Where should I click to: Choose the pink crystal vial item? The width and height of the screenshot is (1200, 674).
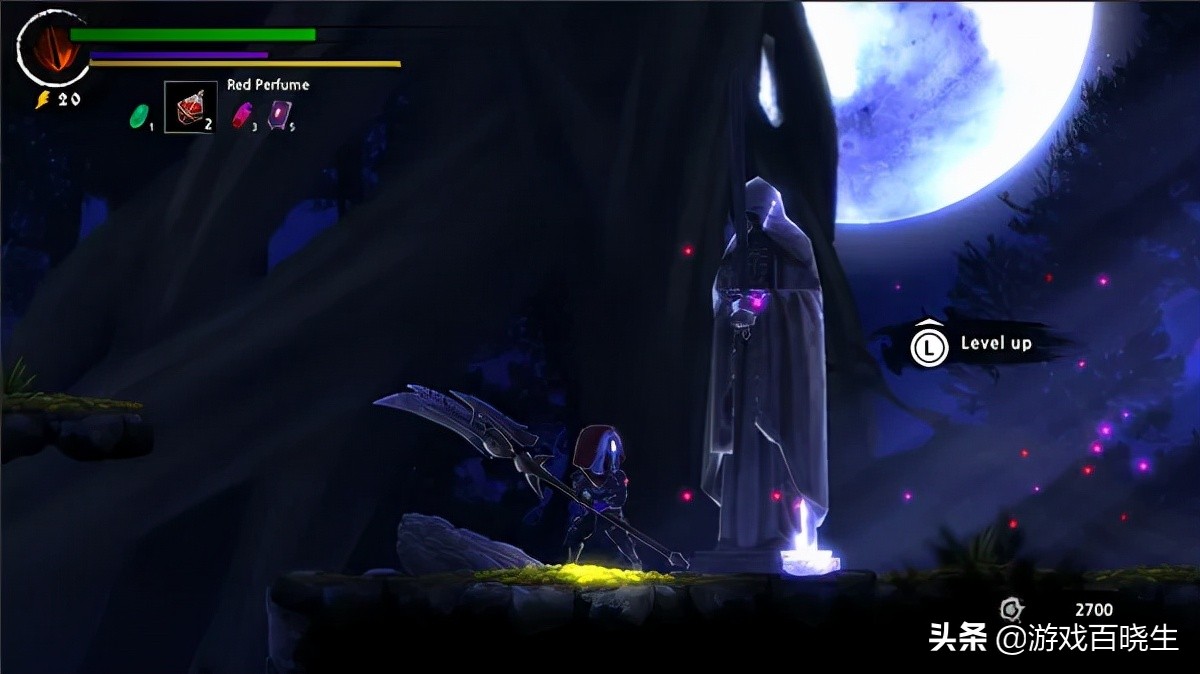click(x=241, y=115)
